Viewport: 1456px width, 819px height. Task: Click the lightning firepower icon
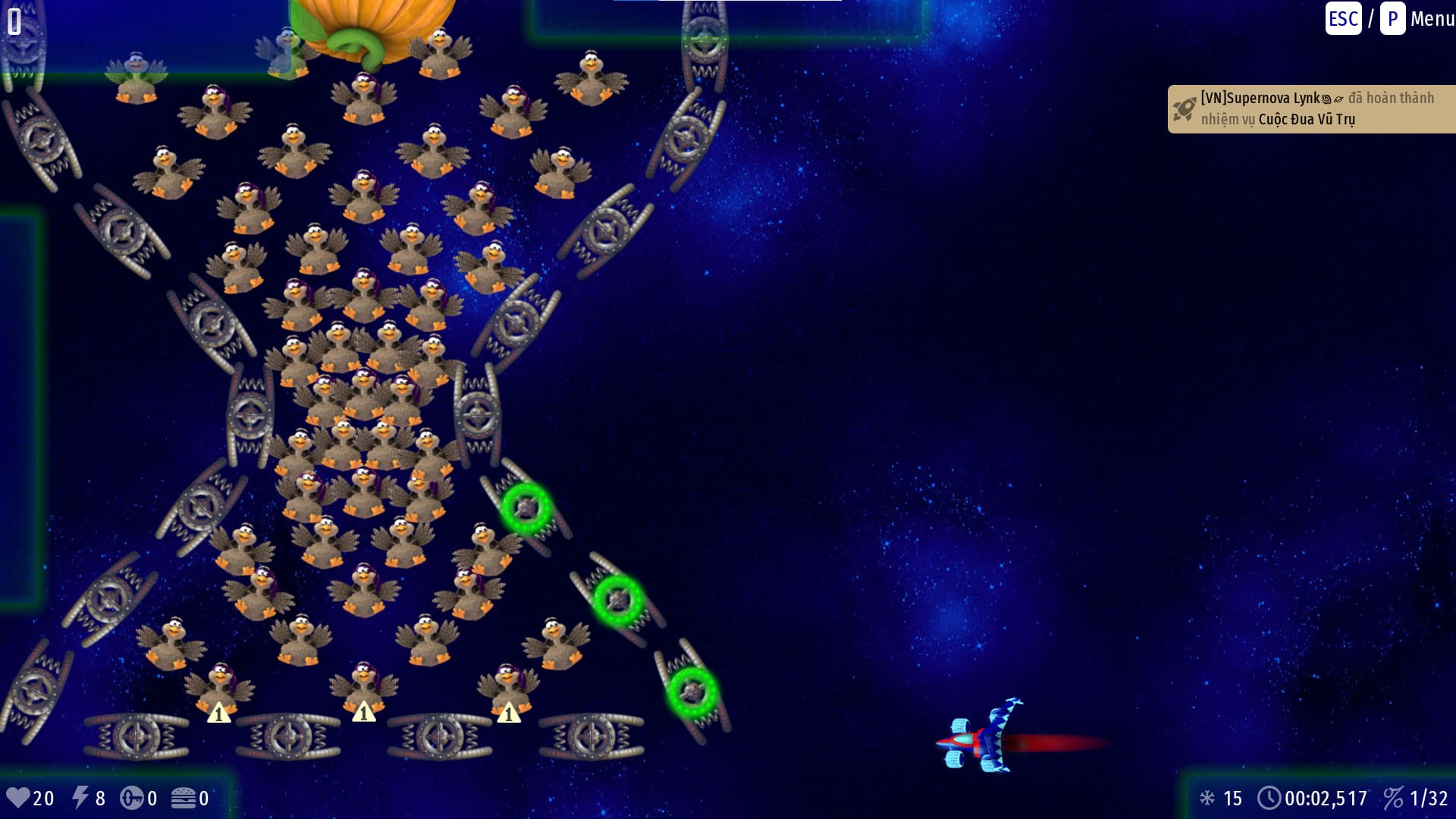81,798
